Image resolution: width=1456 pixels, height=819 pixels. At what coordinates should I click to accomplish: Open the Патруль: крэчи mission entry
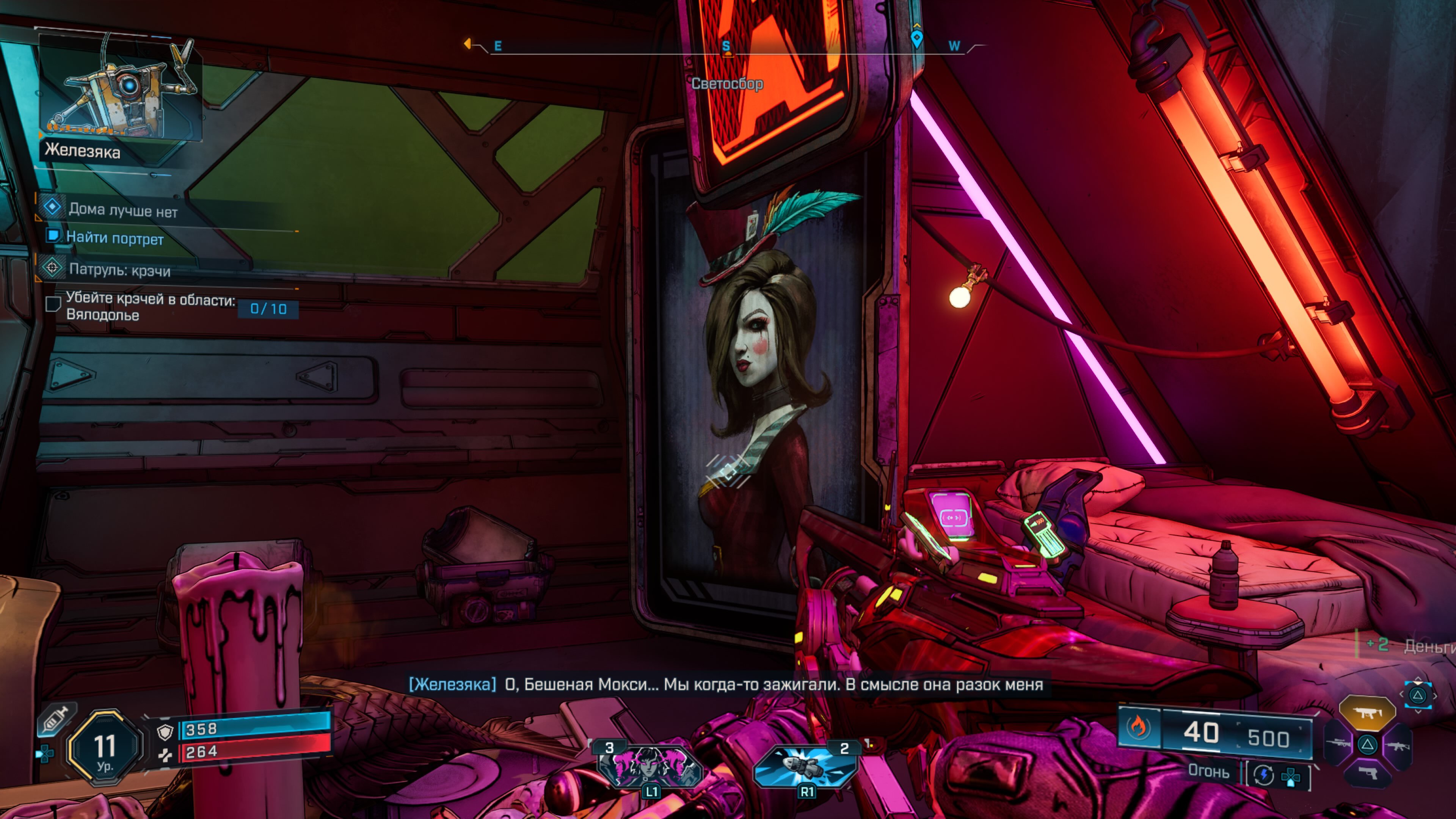coord(119,270)
